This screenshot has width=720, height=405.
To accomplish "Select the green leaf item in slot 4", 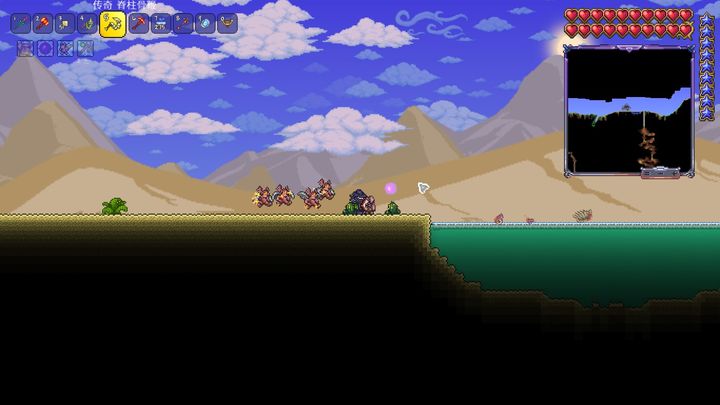I will coord(89,24).
